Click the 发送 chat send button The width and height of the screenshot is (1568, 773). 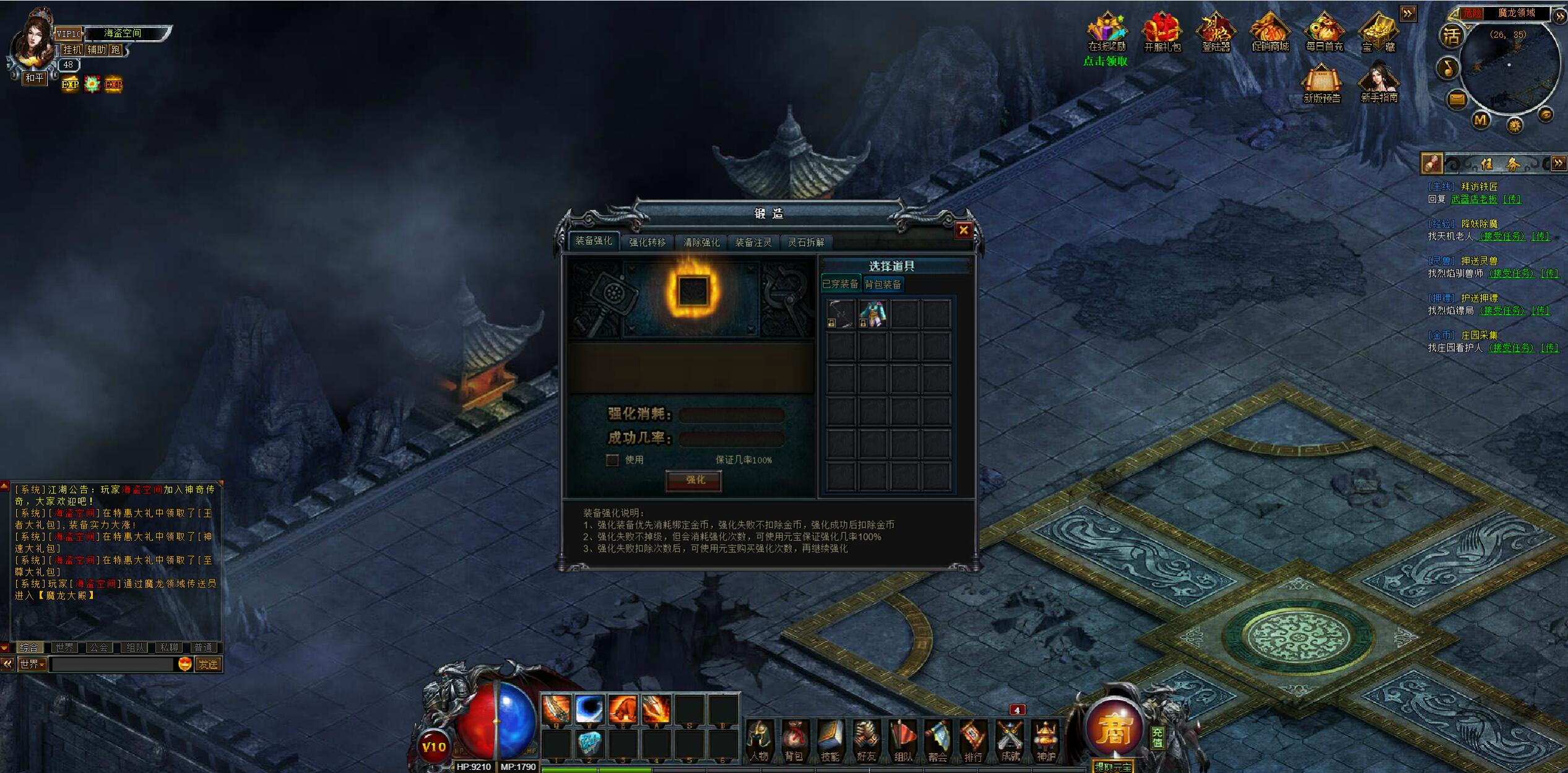[208, 664]
